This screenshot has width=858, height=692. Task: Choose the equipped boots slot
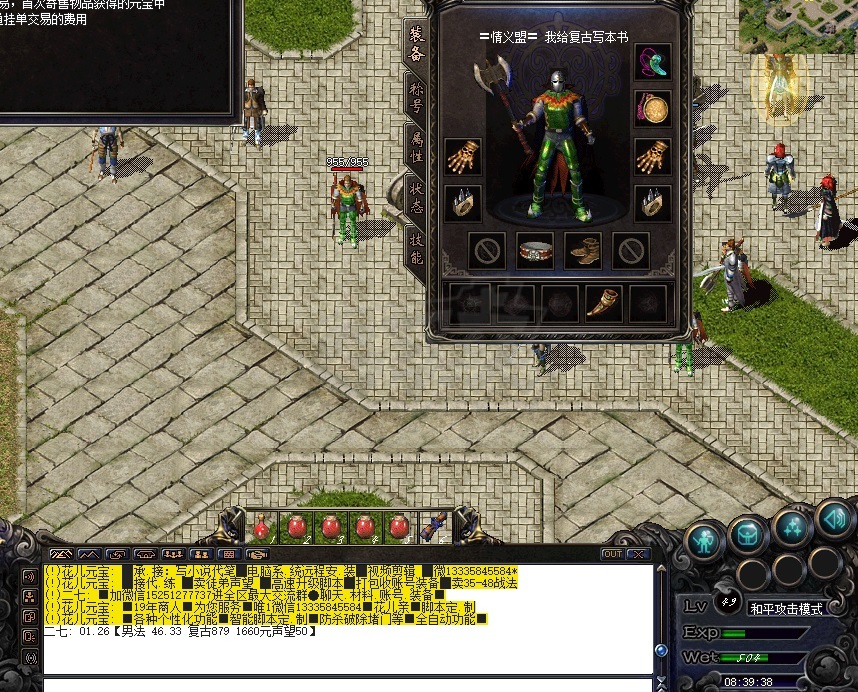pos(582,250)
